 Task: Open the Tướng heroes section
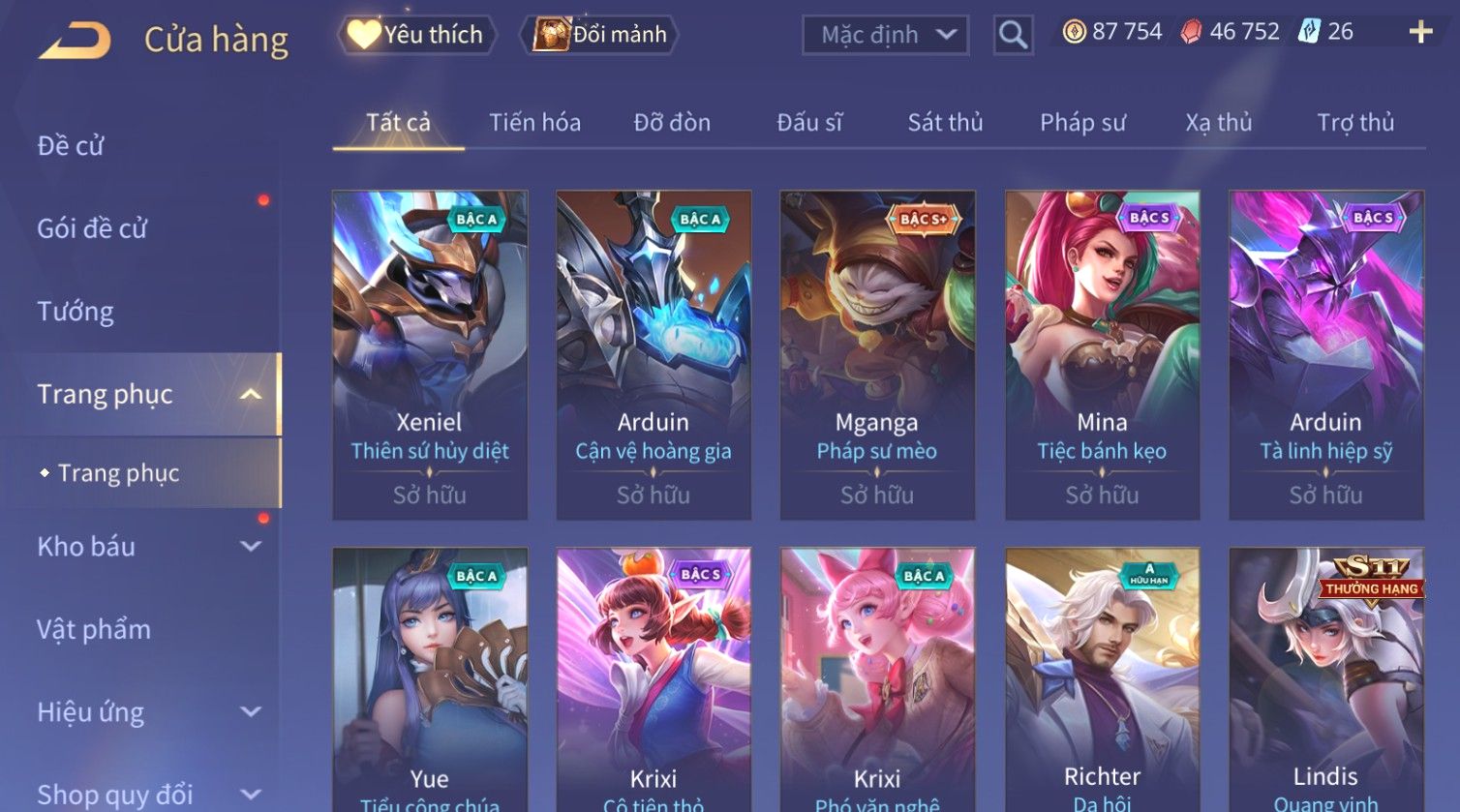76,312
